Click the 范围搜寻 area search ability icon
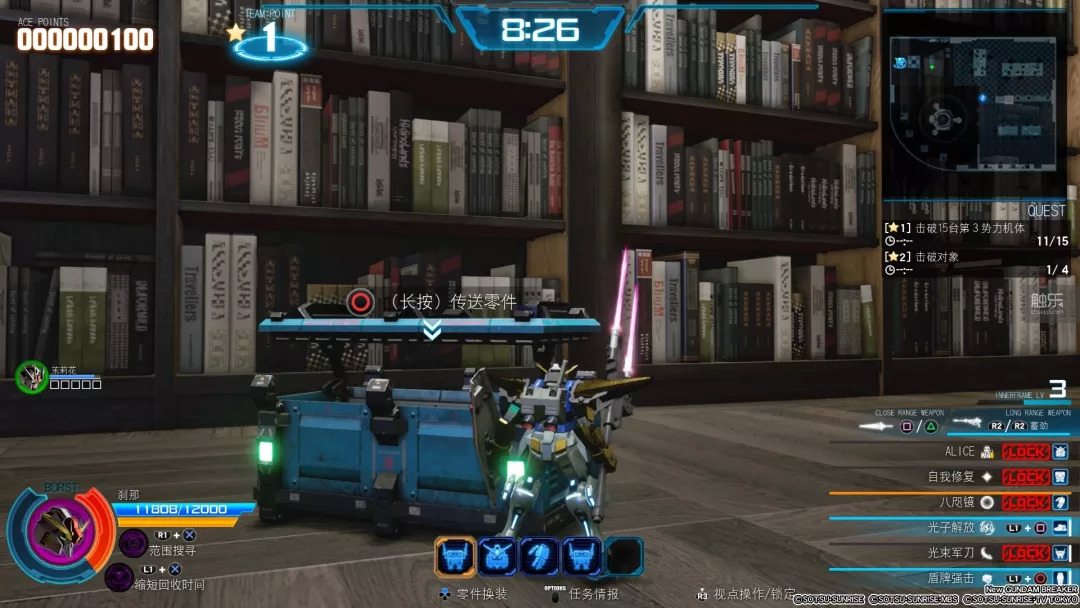The height and width of the screenshot is (608, 1080). (133, 542)
